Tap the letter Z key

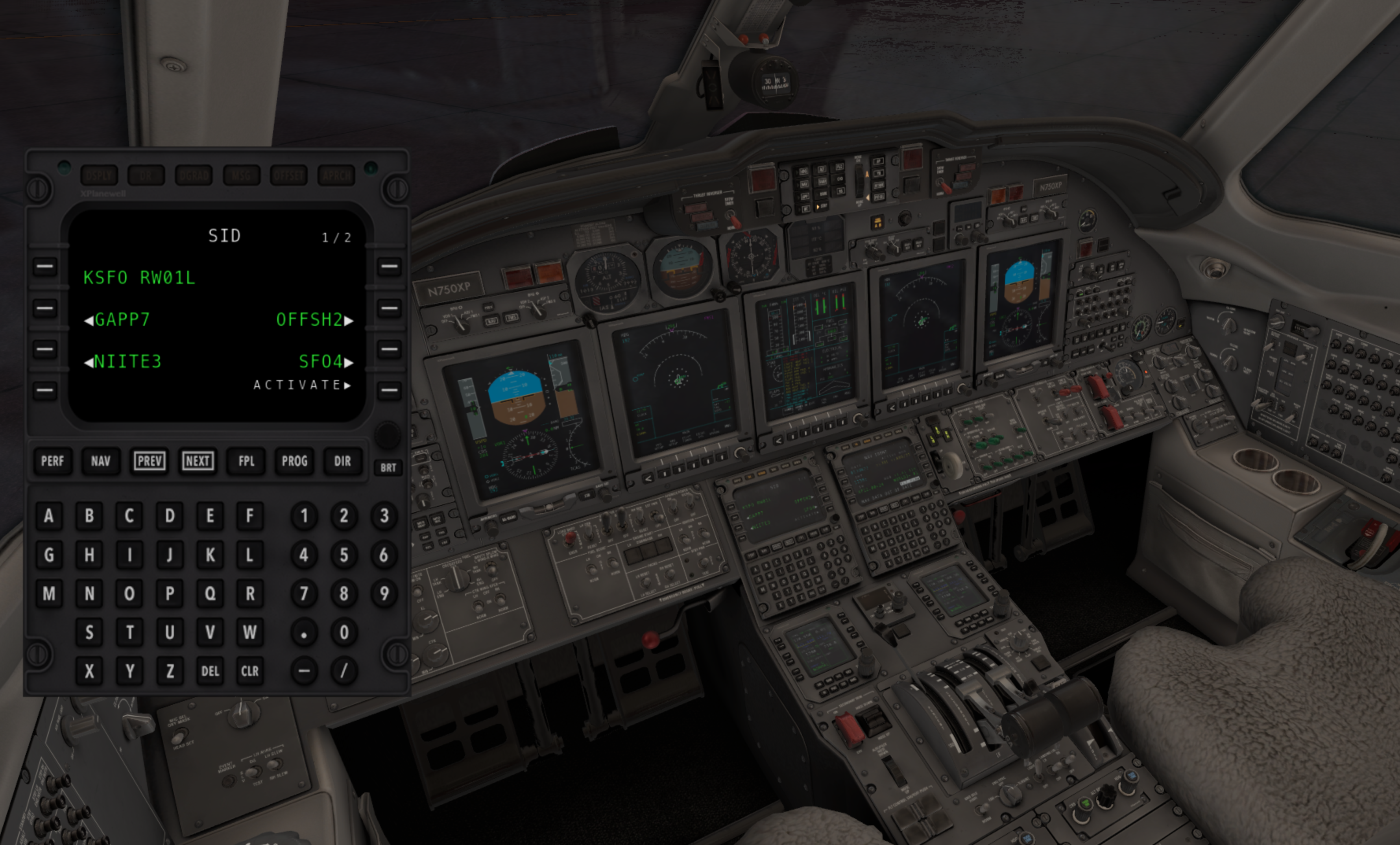click(170, 671)
